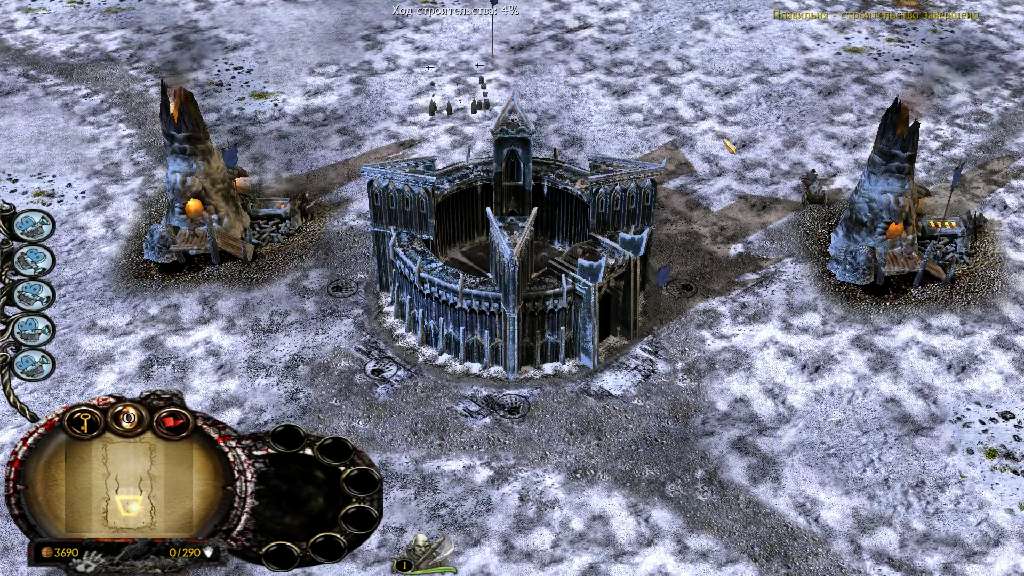This screenshot has height=576, width=1024.
Task: Open the options menu with the key button
Action: (84, 421)
